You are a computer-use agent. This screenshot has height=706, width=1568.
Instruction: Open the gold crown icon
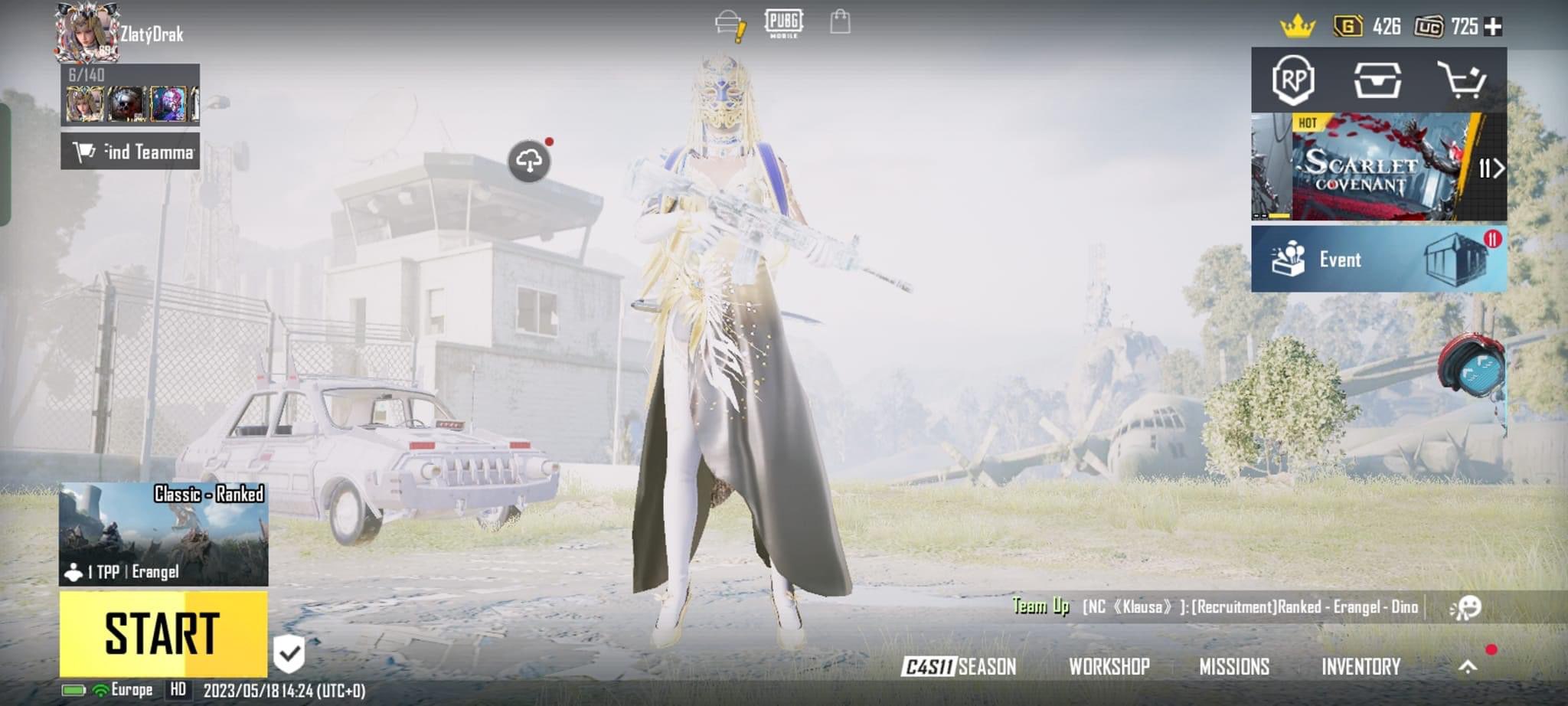1297,27
